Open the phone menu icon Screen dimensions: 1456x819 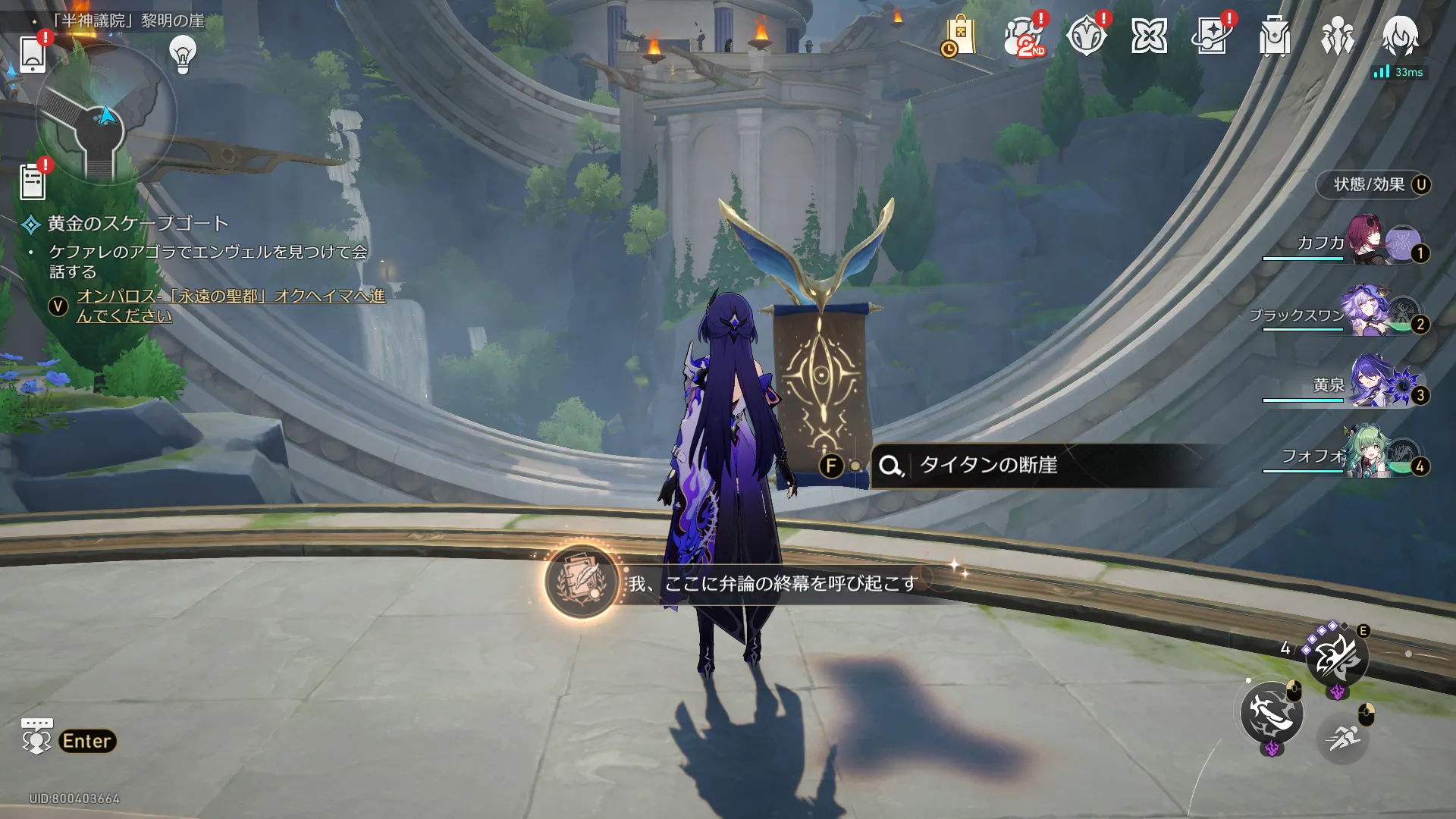pyautogui.click(x=33, y=55)
